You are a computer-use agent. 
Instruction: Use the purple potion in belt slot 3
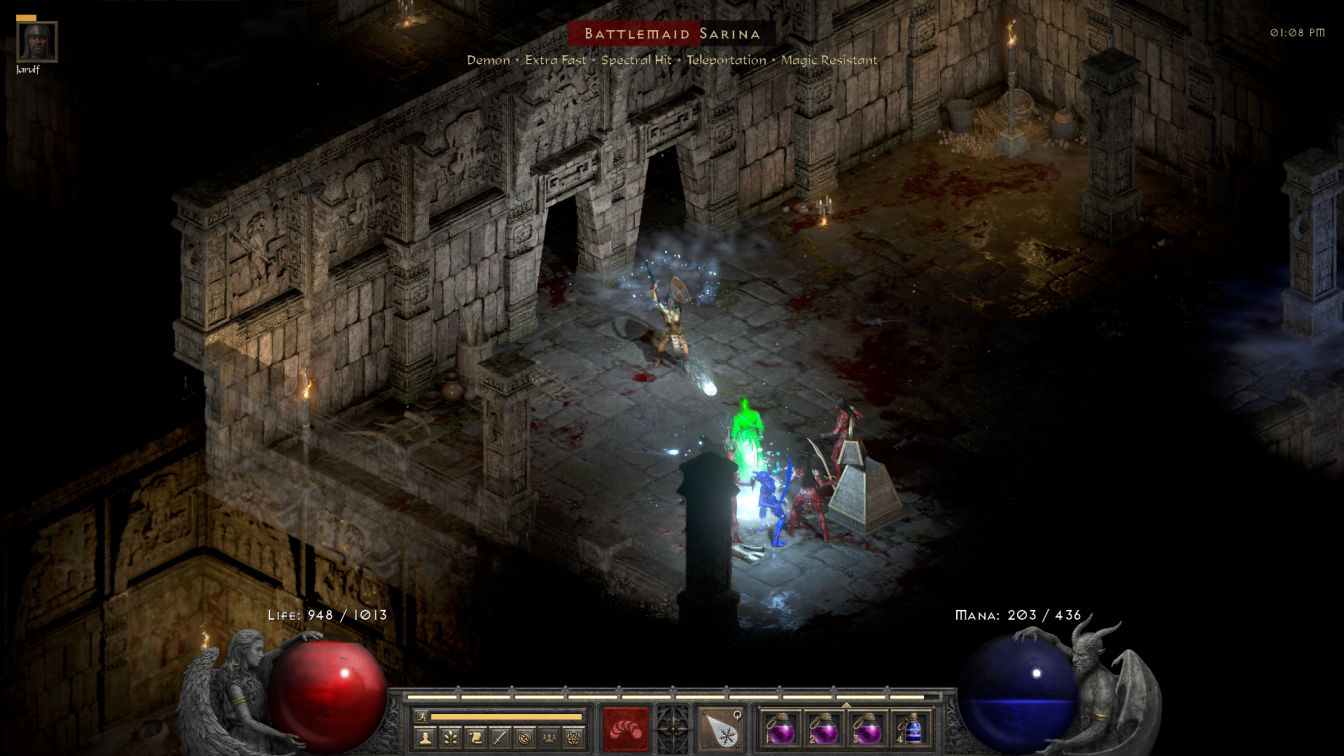pos(867,728)
